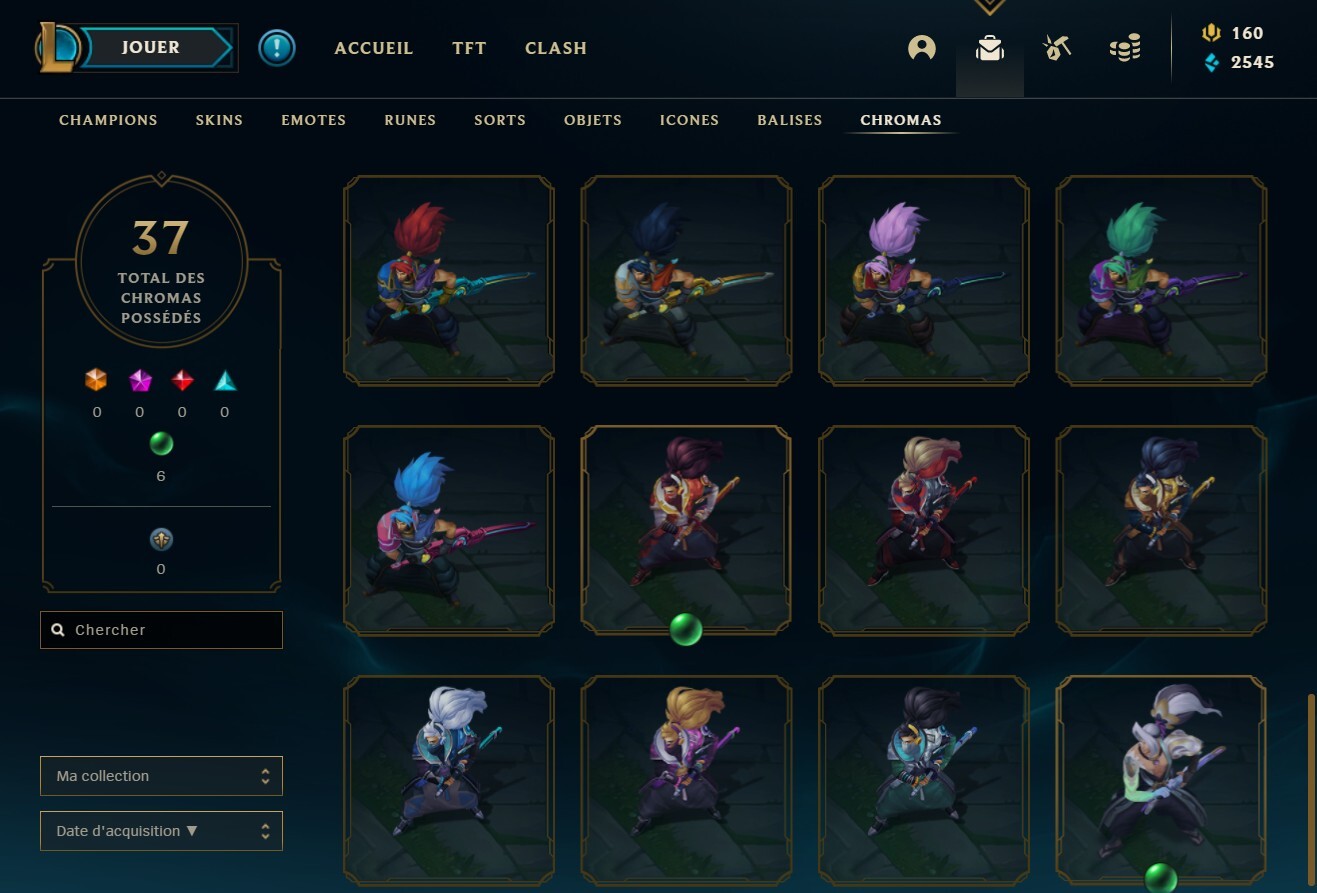
Task: Open the TFT section
Action: (x=469, y=47)
